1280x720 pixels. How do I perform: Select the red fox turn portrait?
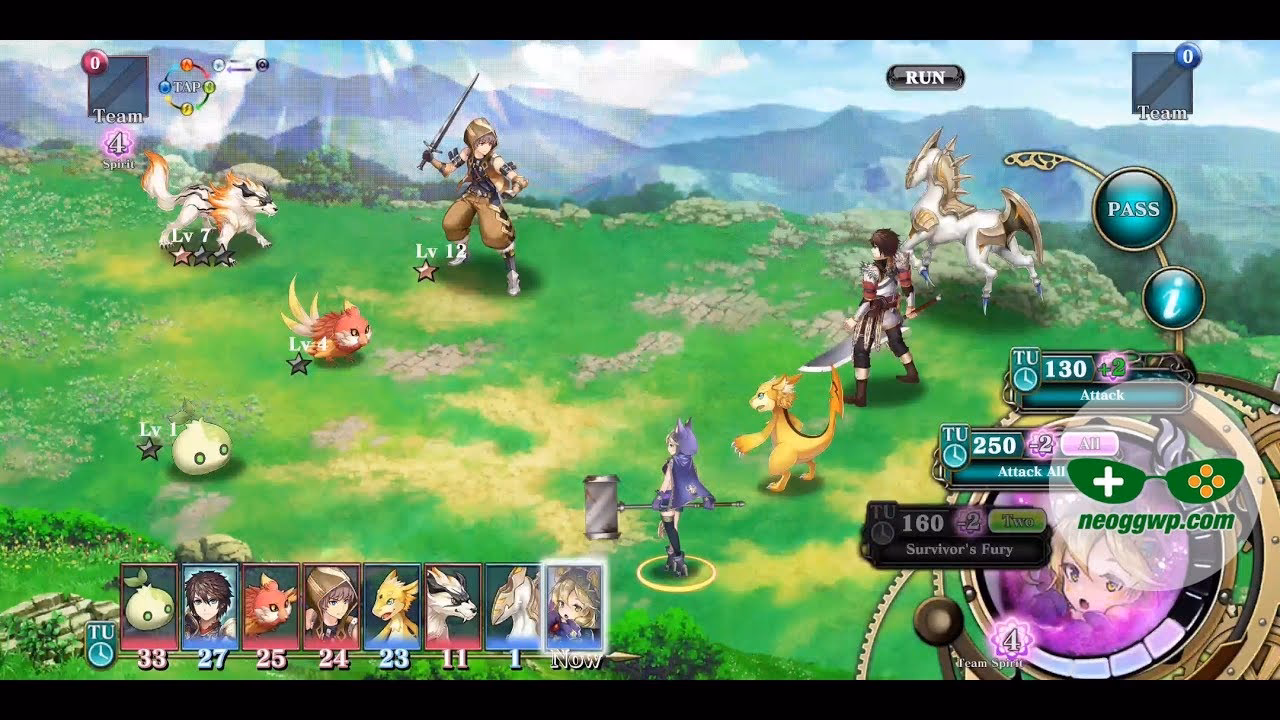(x=271, y=606)
